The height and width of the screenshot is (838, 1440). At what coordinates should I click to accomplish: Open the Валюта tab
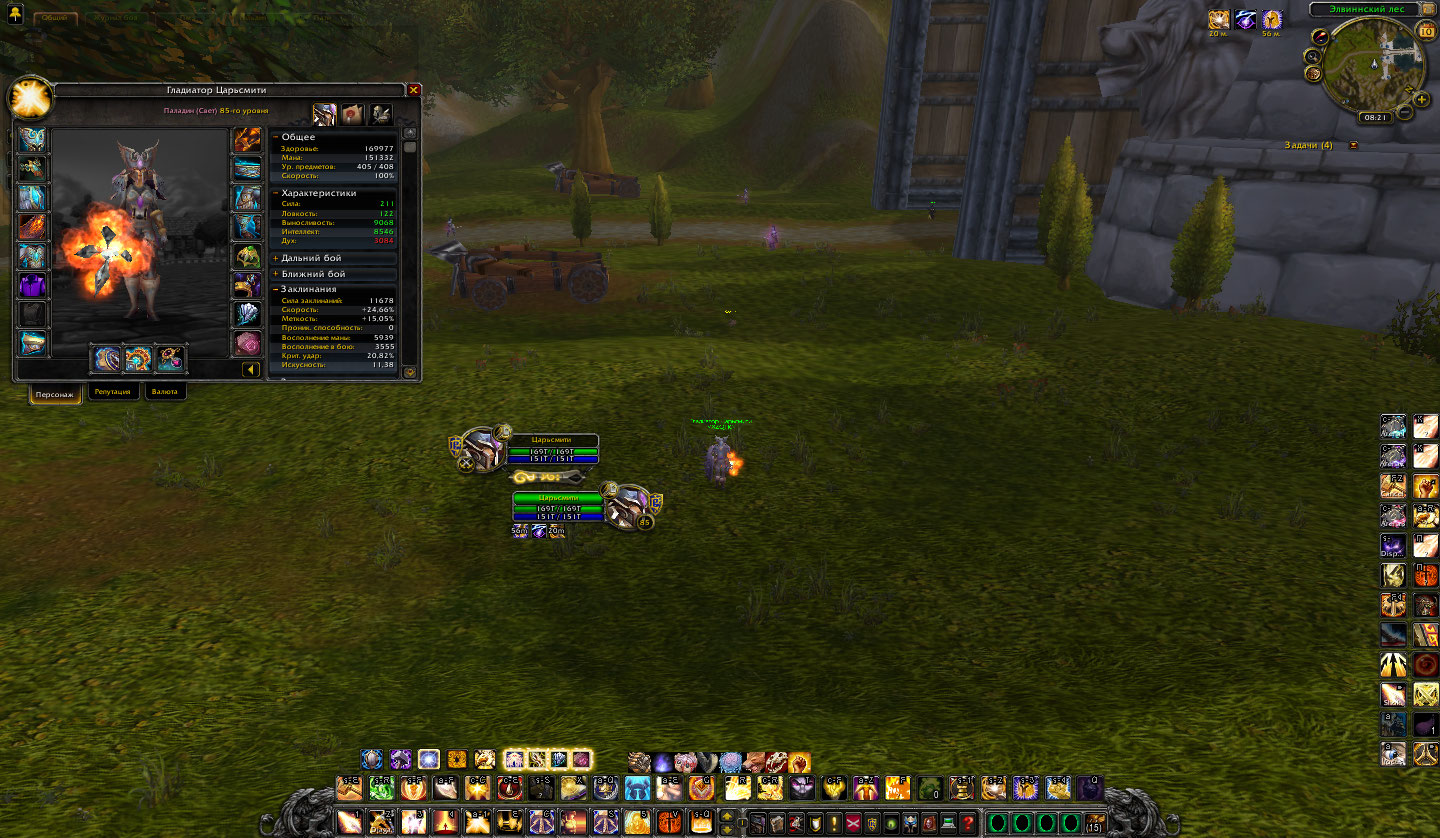click(165, 392)
